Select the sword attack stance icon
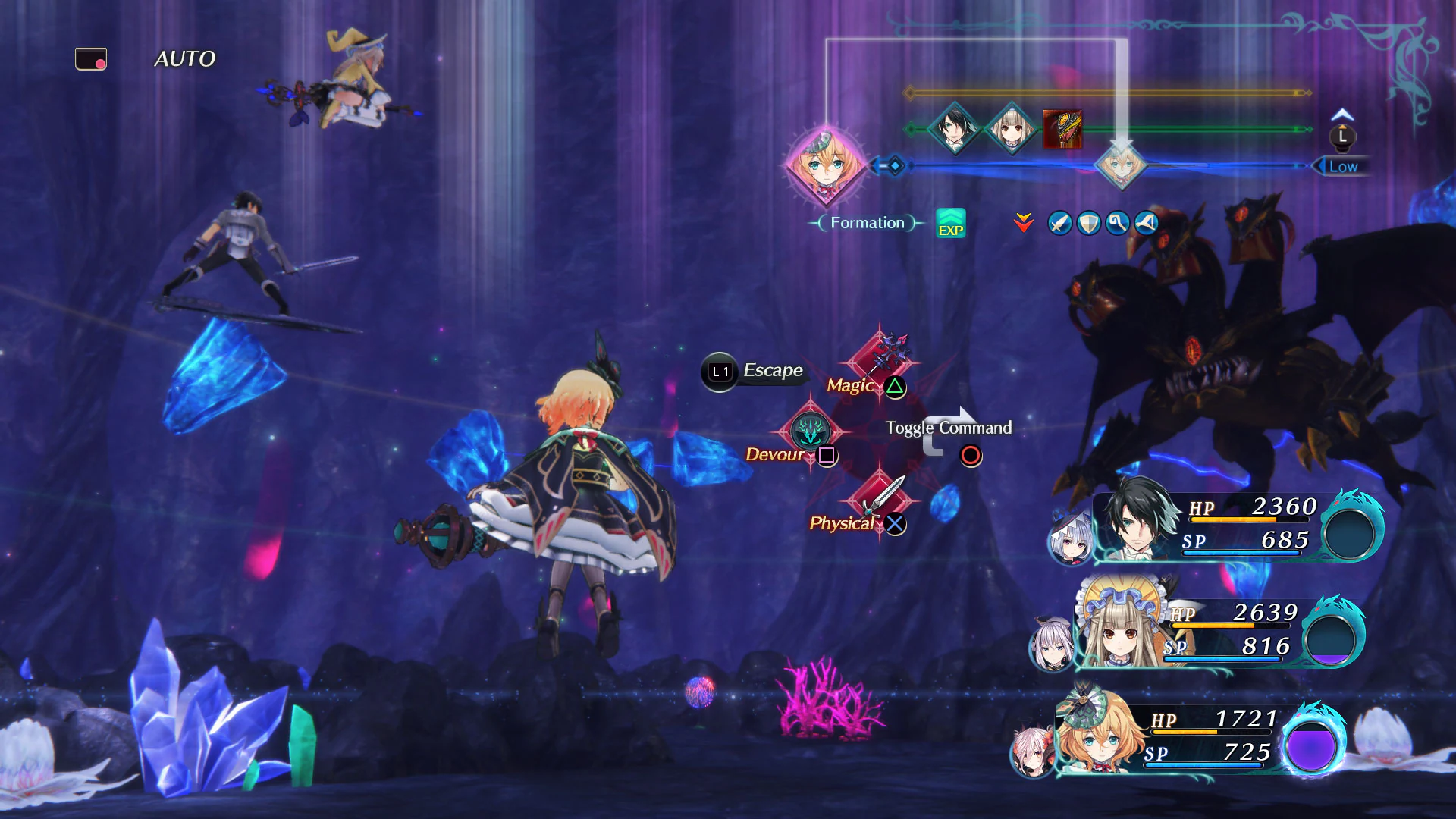 (1059, 223)
